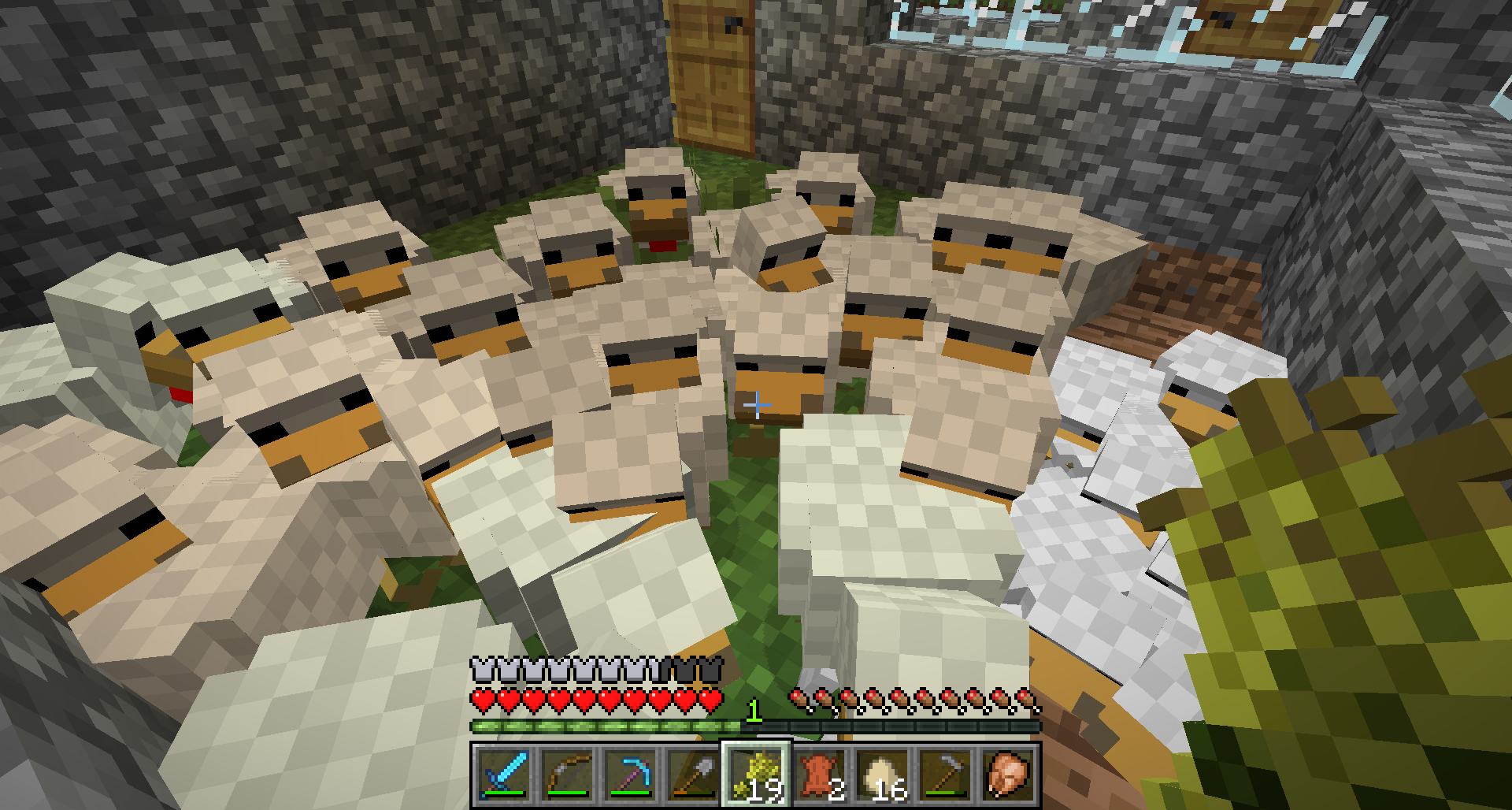Select the diamond sword hotbar slot

click(x=504, y=775)
